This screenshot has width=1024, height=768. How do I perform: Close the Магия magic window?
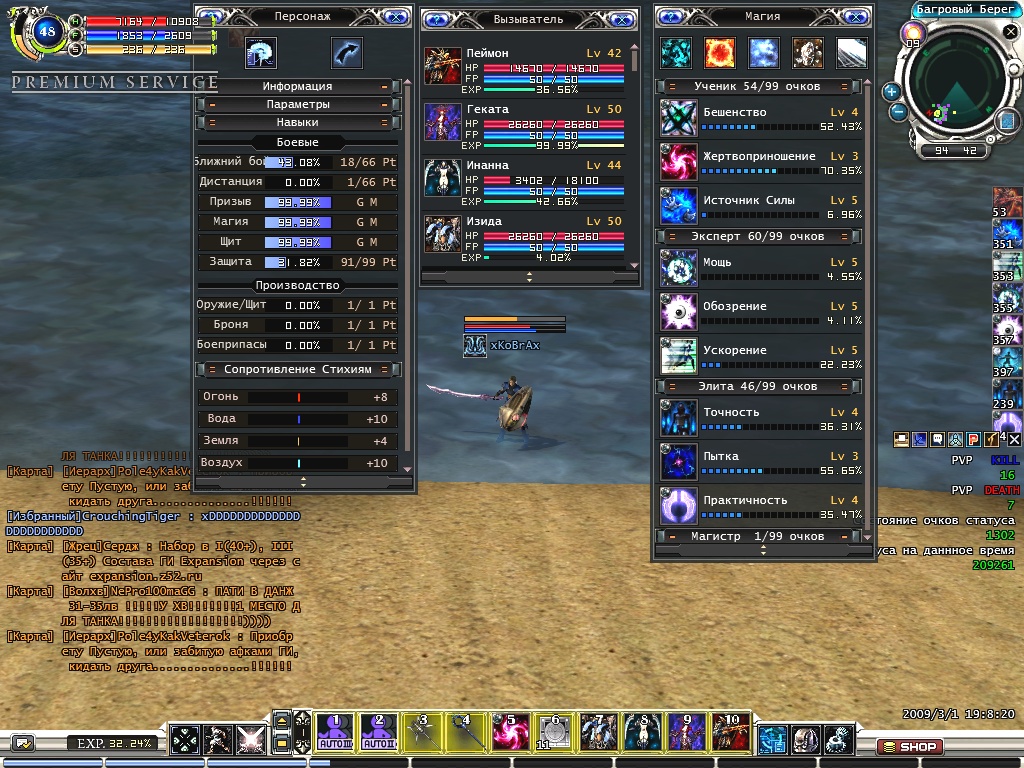857,17
